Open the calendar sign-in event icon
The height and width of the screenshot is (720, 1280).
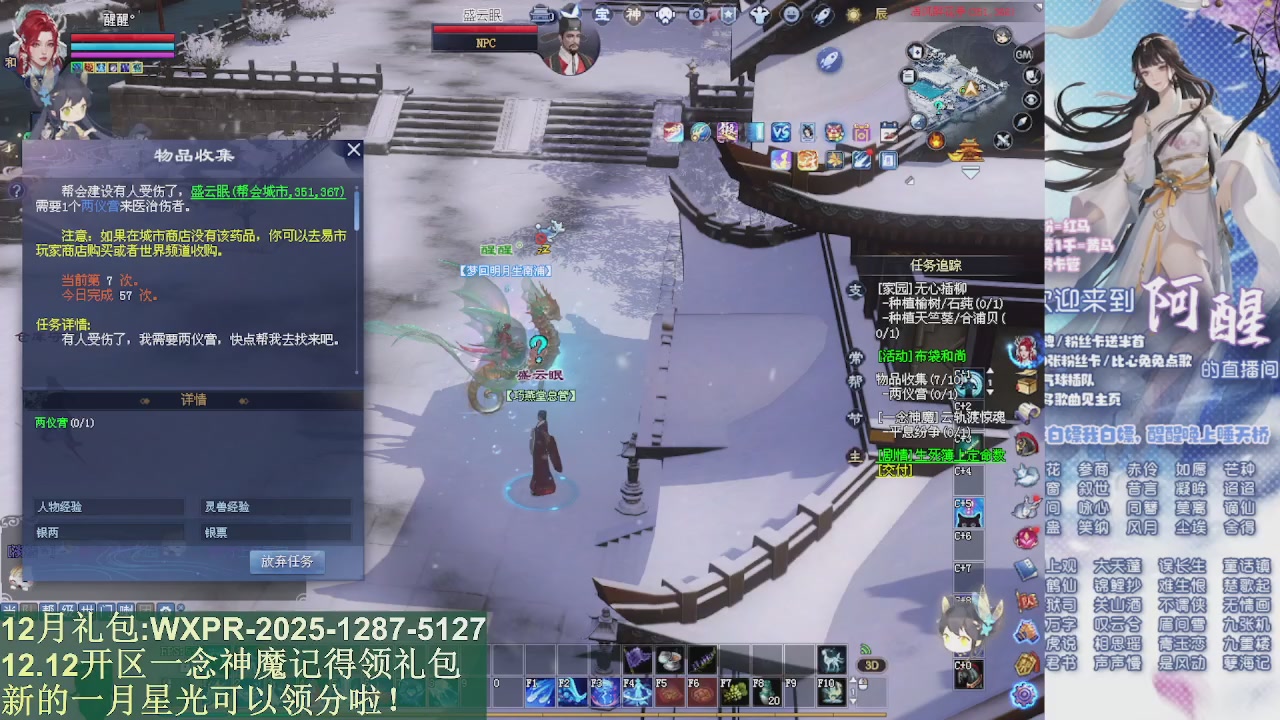pos(887,131)
